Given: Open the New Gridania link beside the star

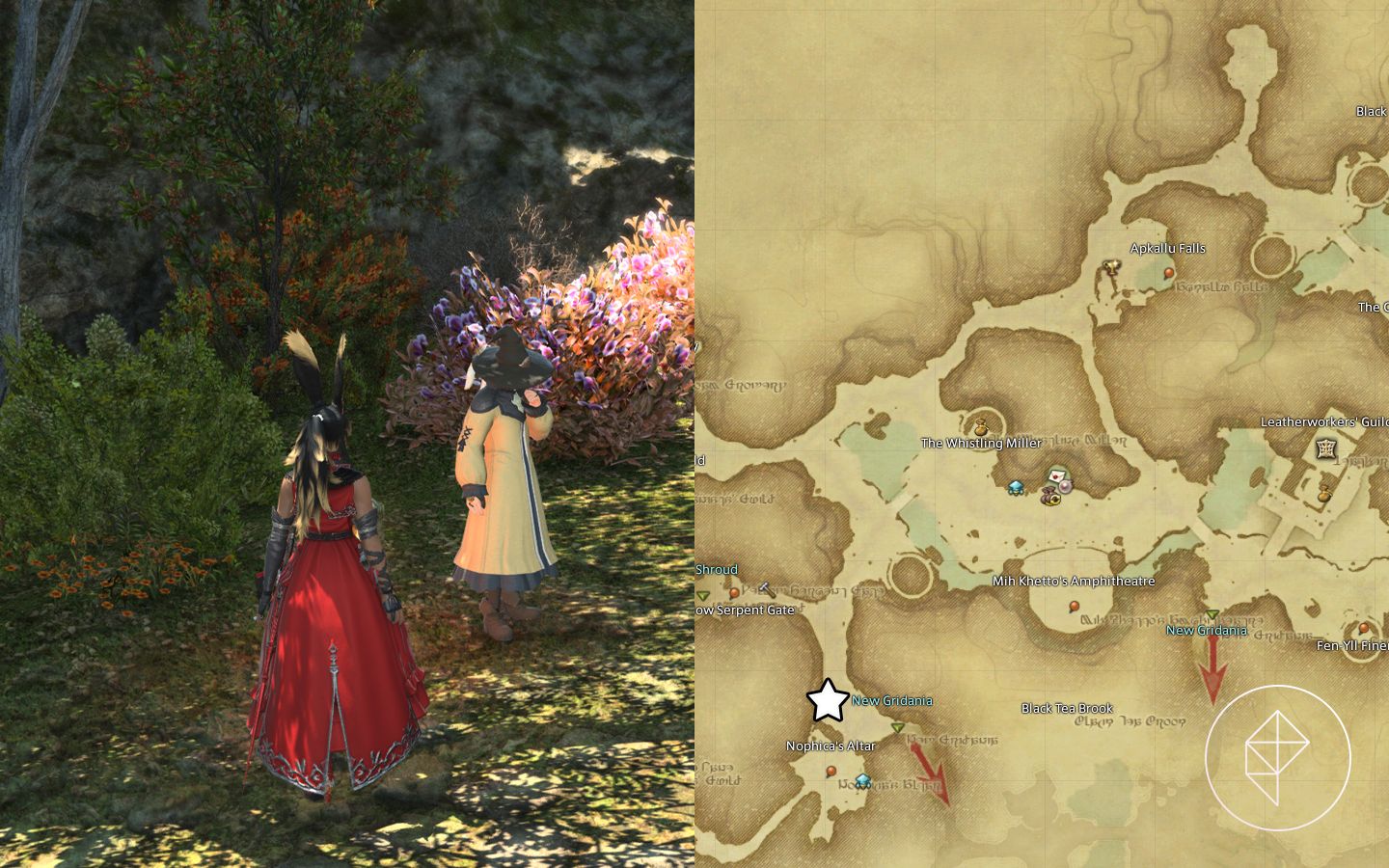Looking at the screenshot, I should (891, 701).
